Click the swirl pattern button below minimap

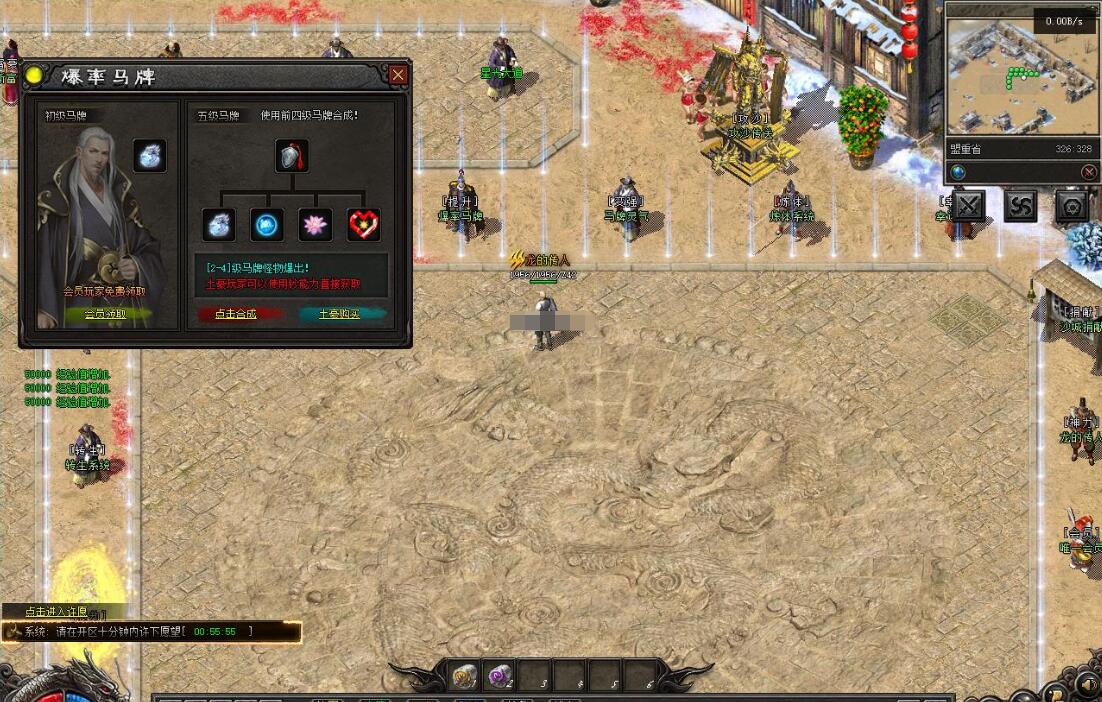tap(1020, 206)
